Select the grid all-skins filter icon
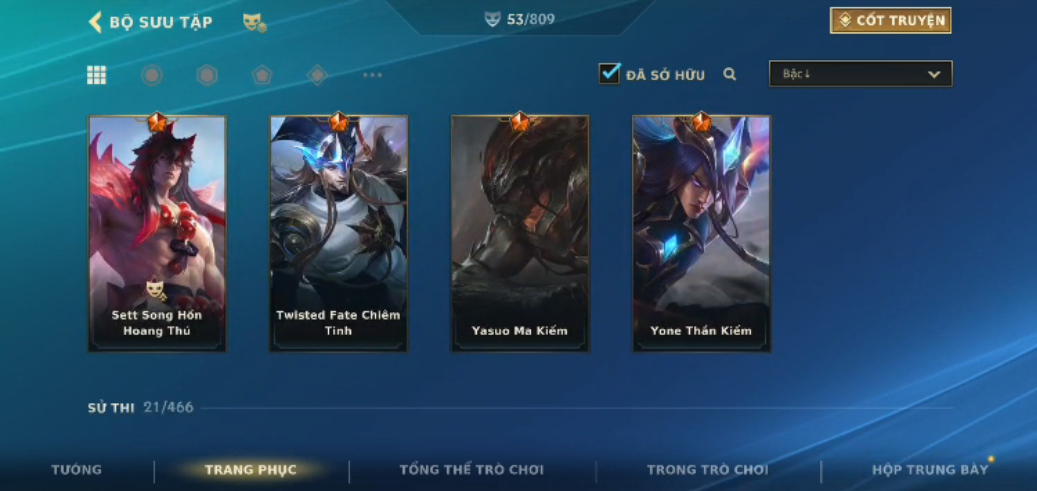 click(97, 75)
